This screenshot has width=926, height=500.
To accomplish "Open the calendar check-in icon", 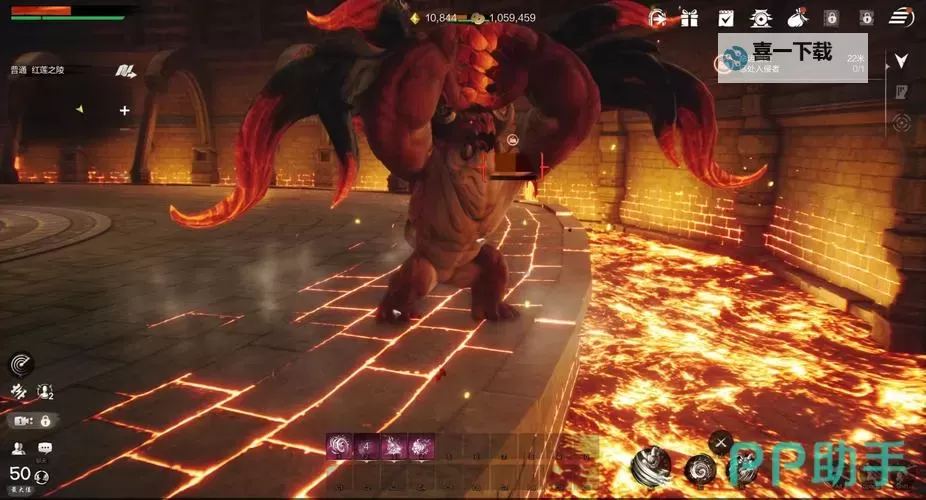I will pos(726,17).
